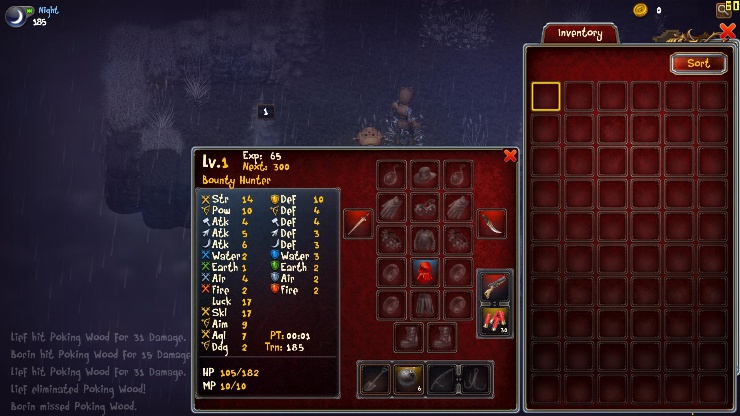Select the bomb item slot

(x=408, y=379)
